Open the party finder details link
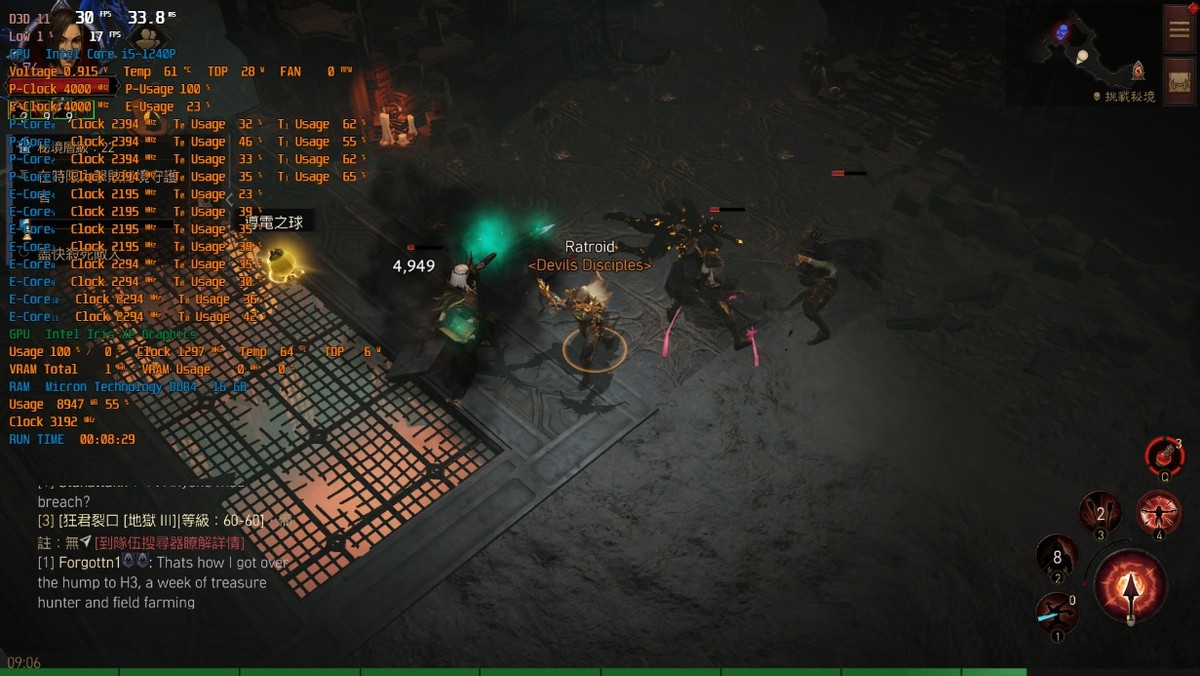The image size is (1200, 676). click(169, 542)
